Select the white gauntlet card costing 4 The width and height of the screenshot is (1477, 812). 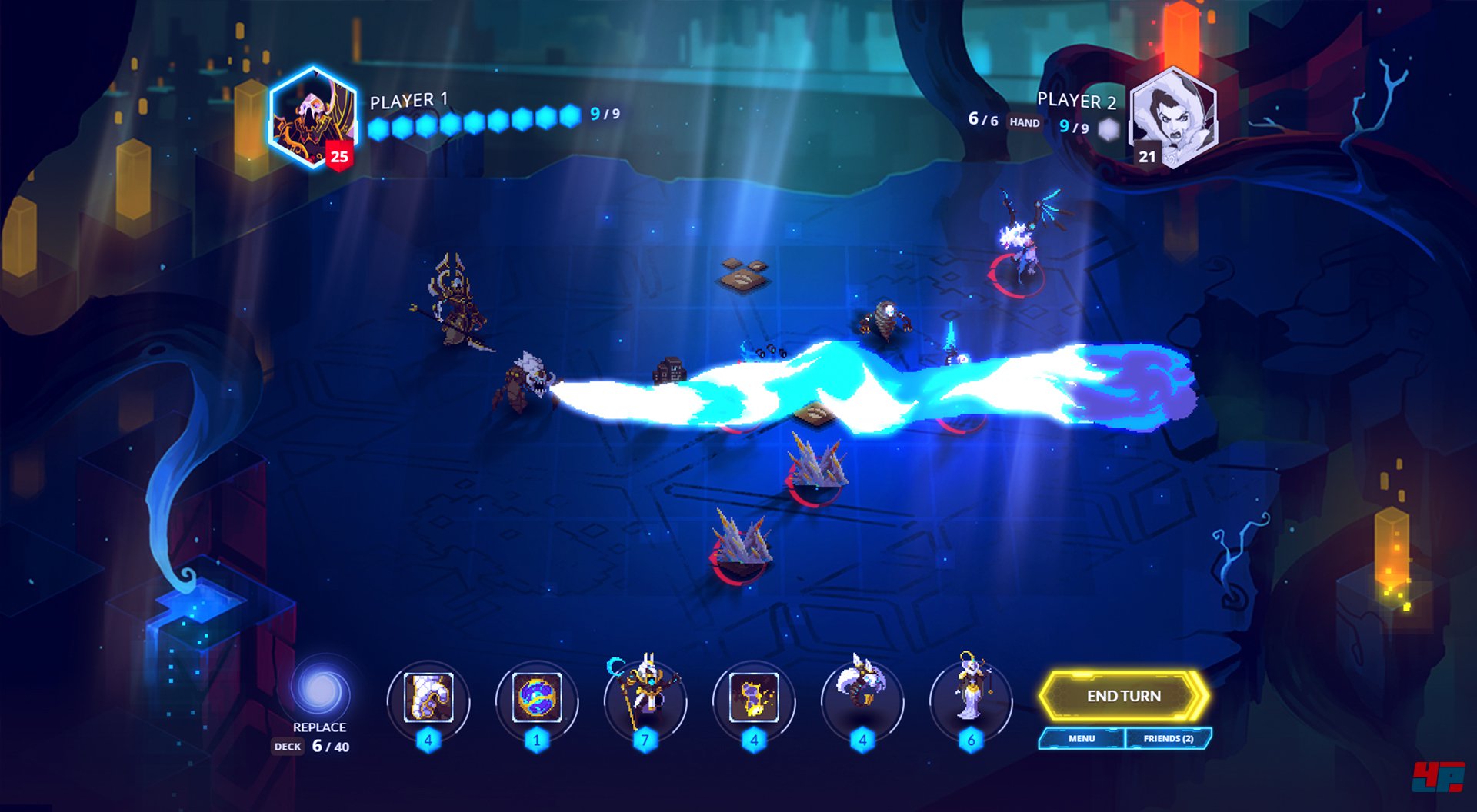428,697
